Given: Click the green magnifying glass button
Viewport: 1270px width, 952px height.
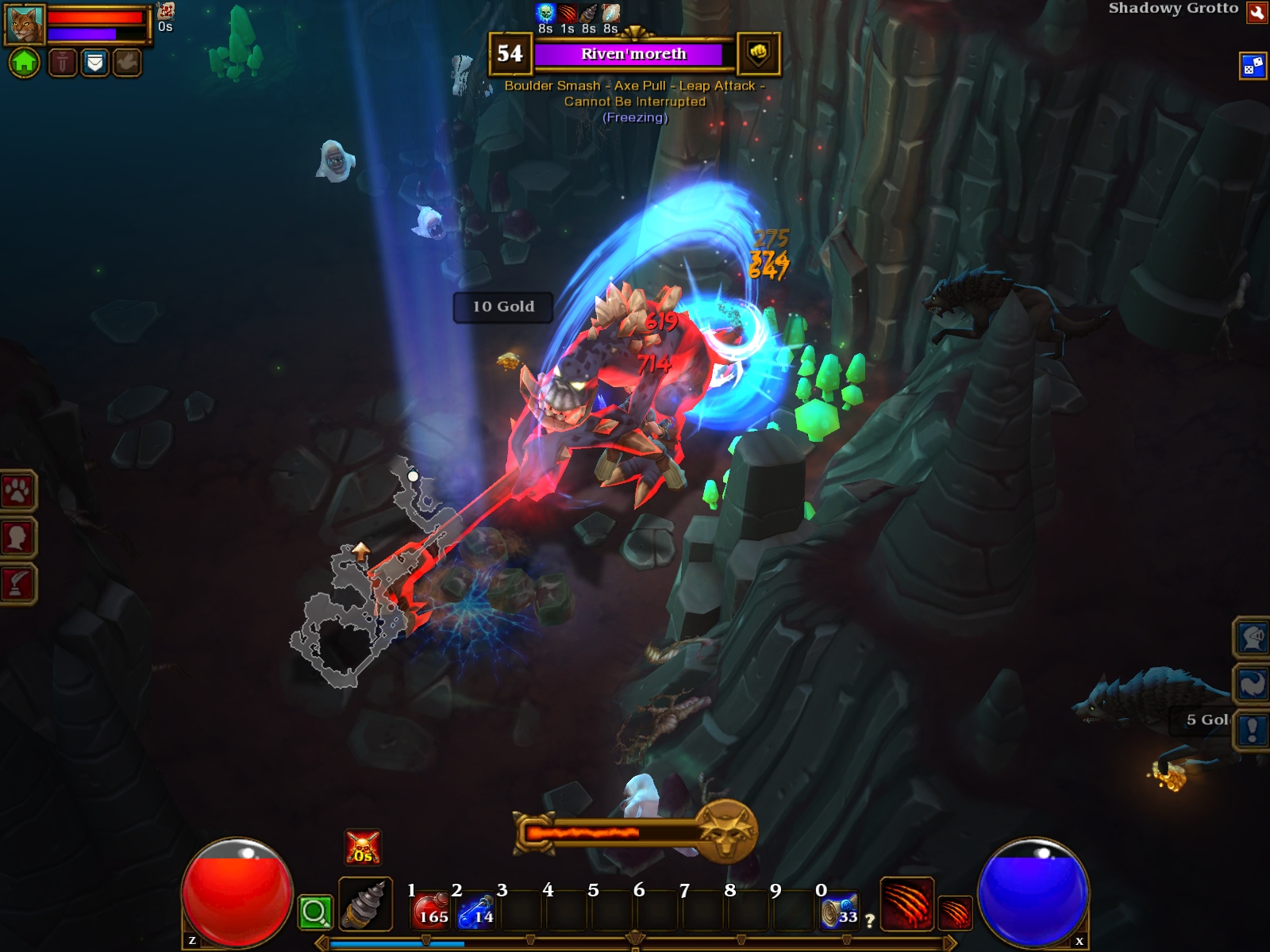Looking at the screenshot, I should pos(314,912).
